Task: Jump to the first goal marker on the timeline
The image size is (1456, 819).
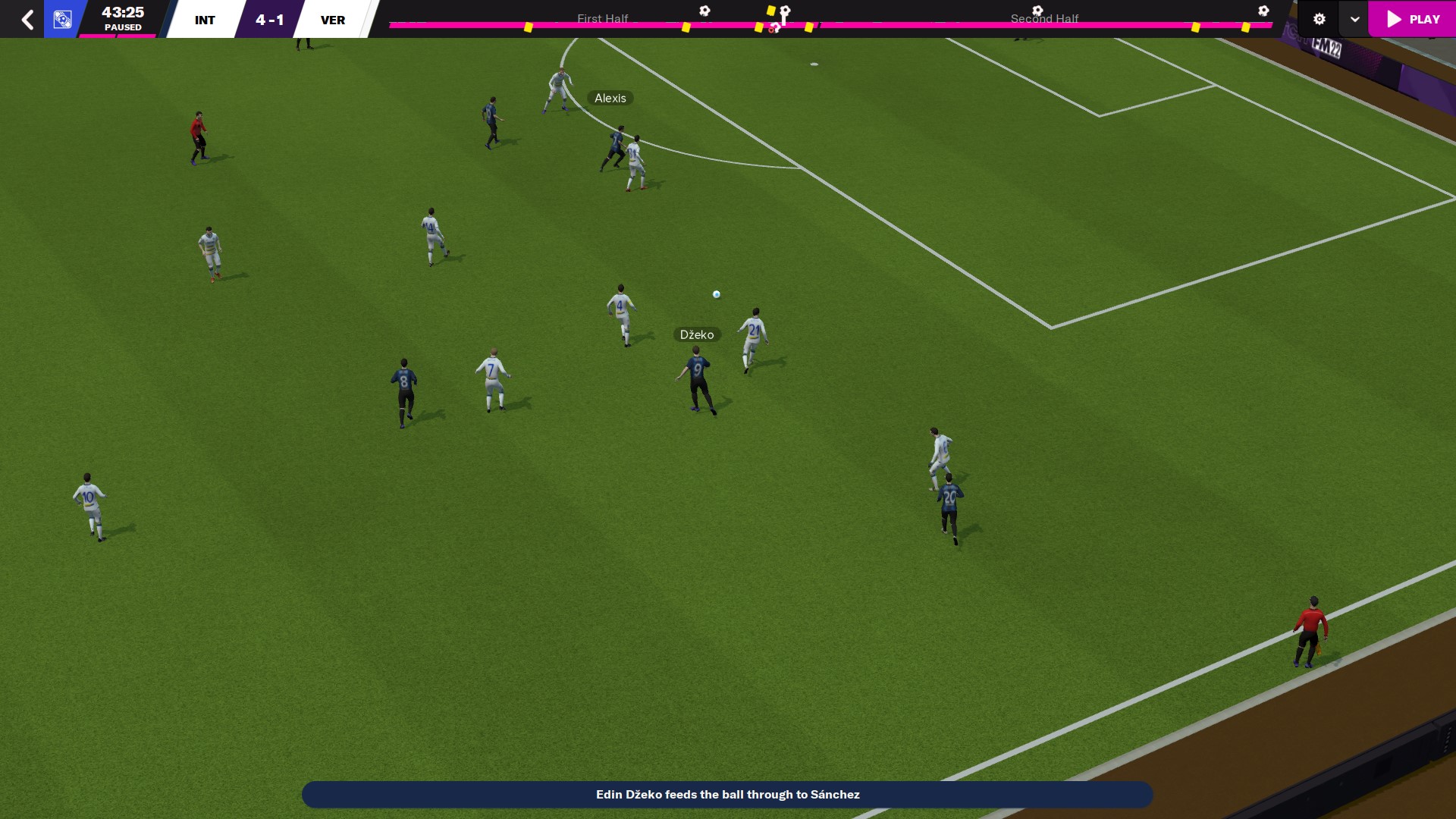Action: (x=704, y=11)
